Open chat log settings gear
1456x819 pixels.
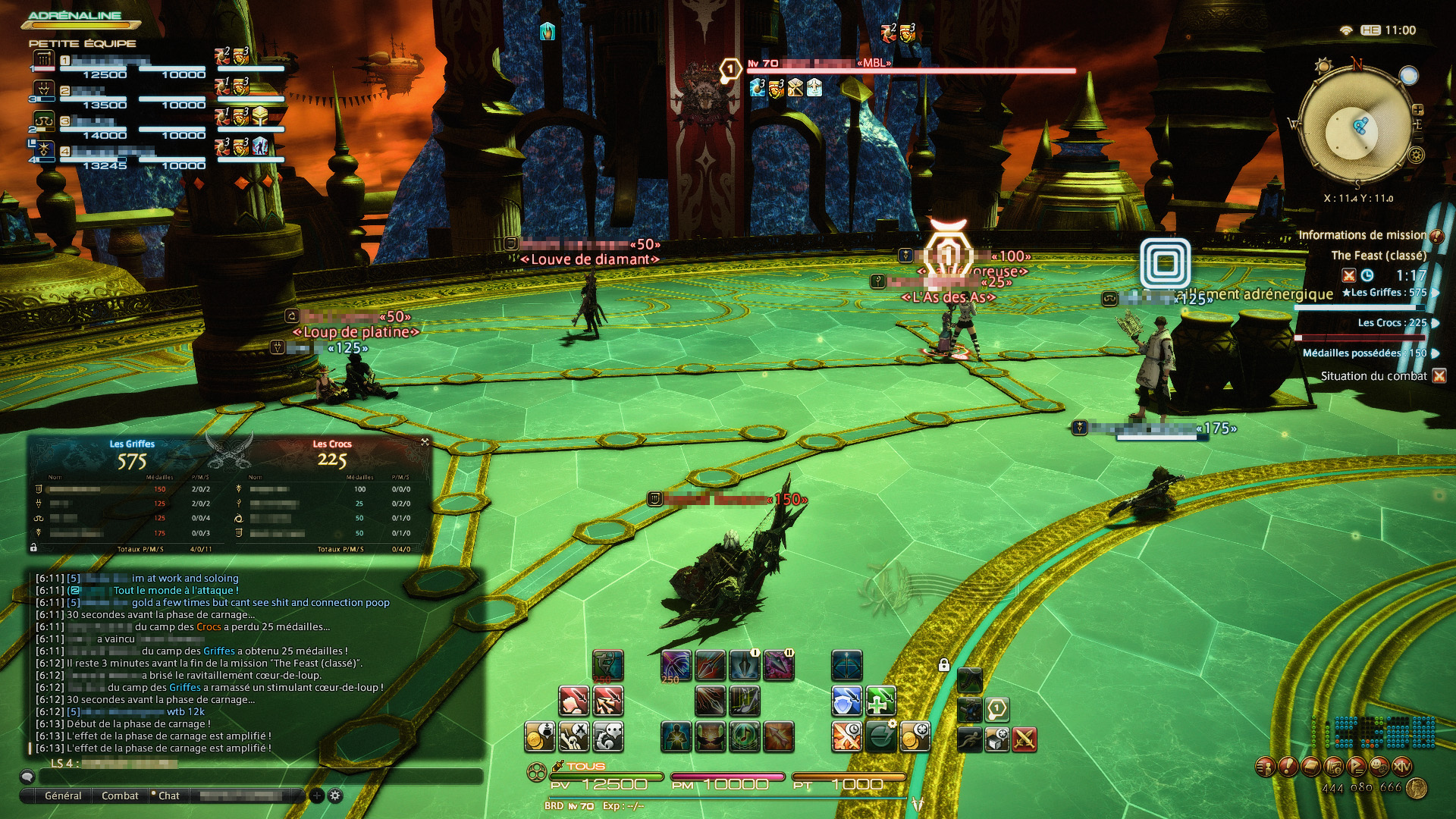point(335,795)
